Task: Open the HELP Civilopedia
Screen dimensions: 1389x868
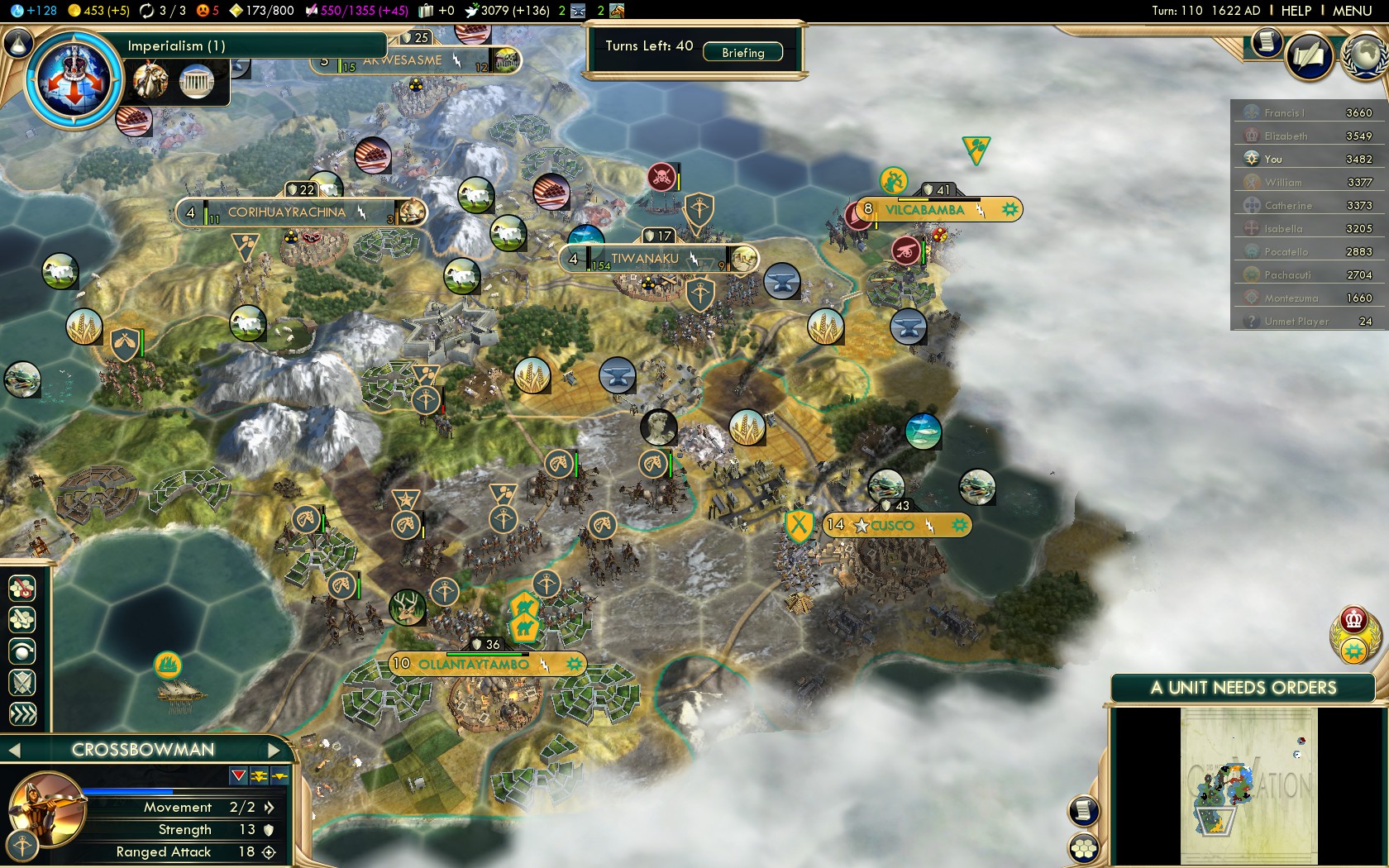Action: point(1296,11)
